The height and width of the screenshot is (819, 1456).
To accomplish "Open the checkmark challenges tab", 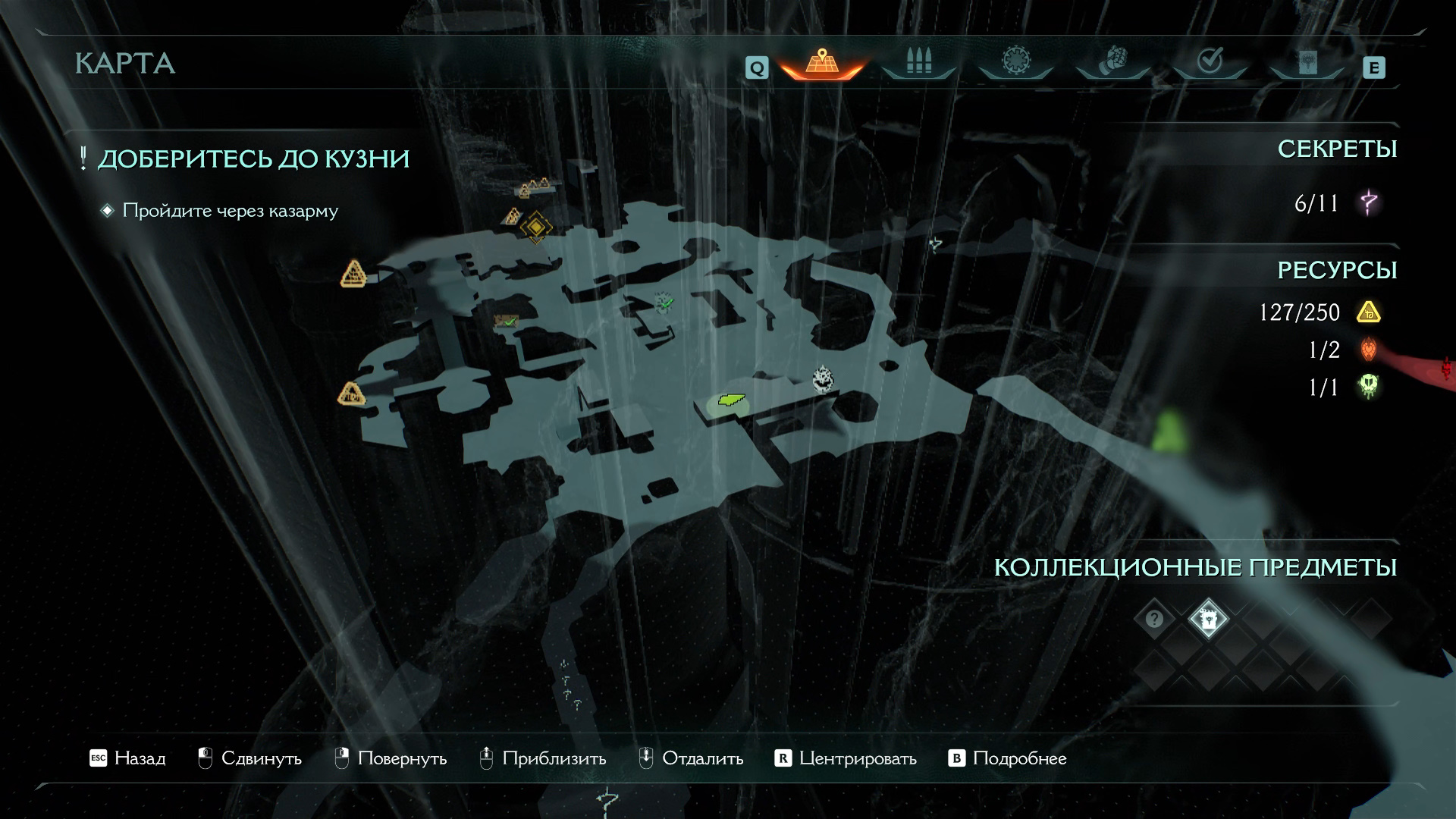I will tap(1209, 62).
